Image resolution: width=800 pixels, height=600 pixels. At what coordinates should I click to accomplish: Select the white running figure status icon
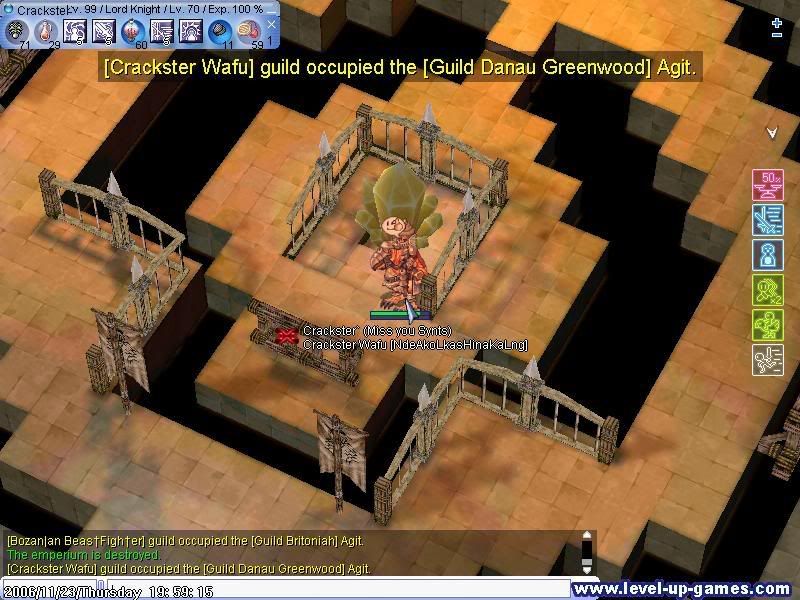point(767,359)
